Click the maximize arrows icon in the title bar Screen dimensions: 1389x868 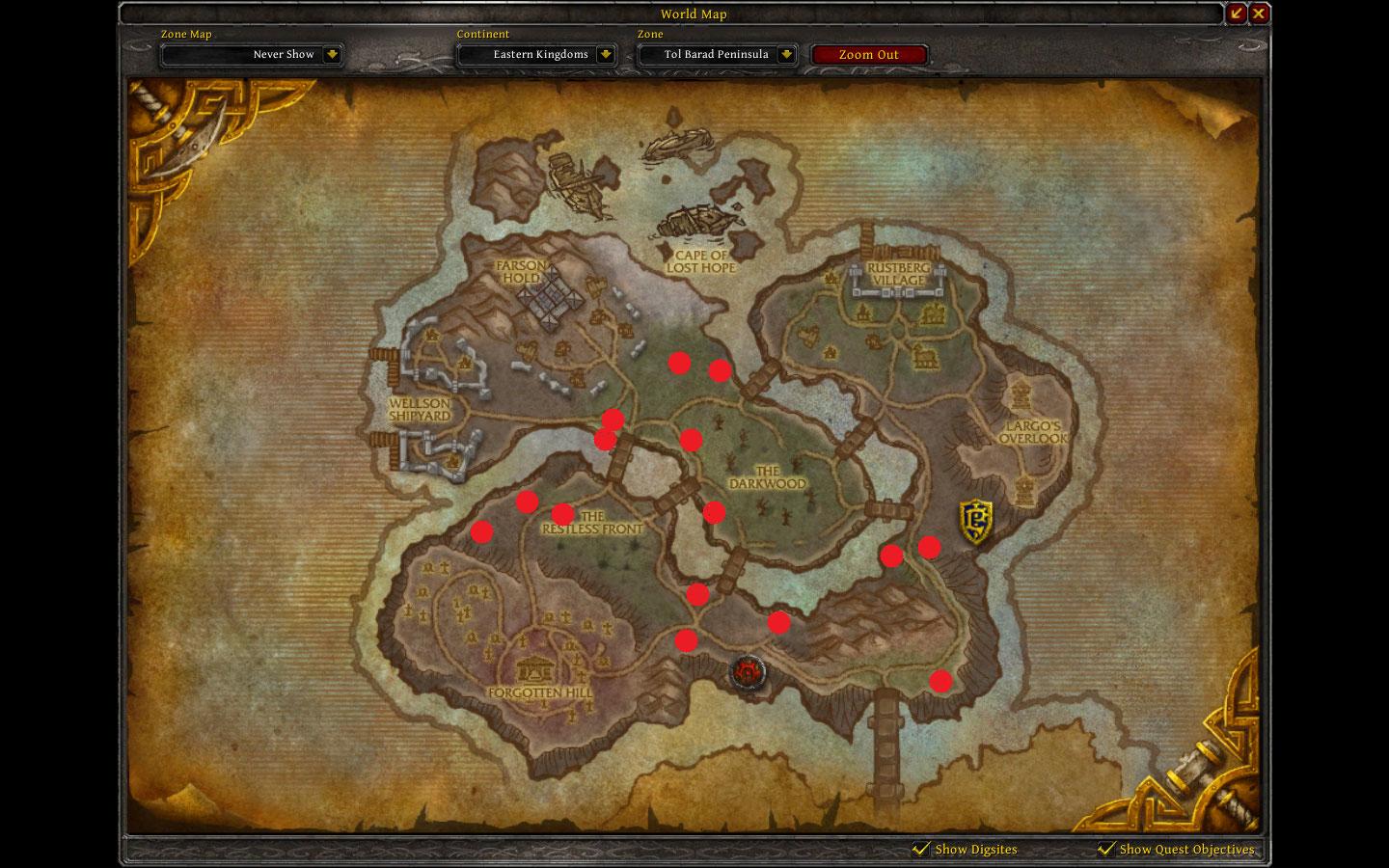click(x=1238, y=13)
